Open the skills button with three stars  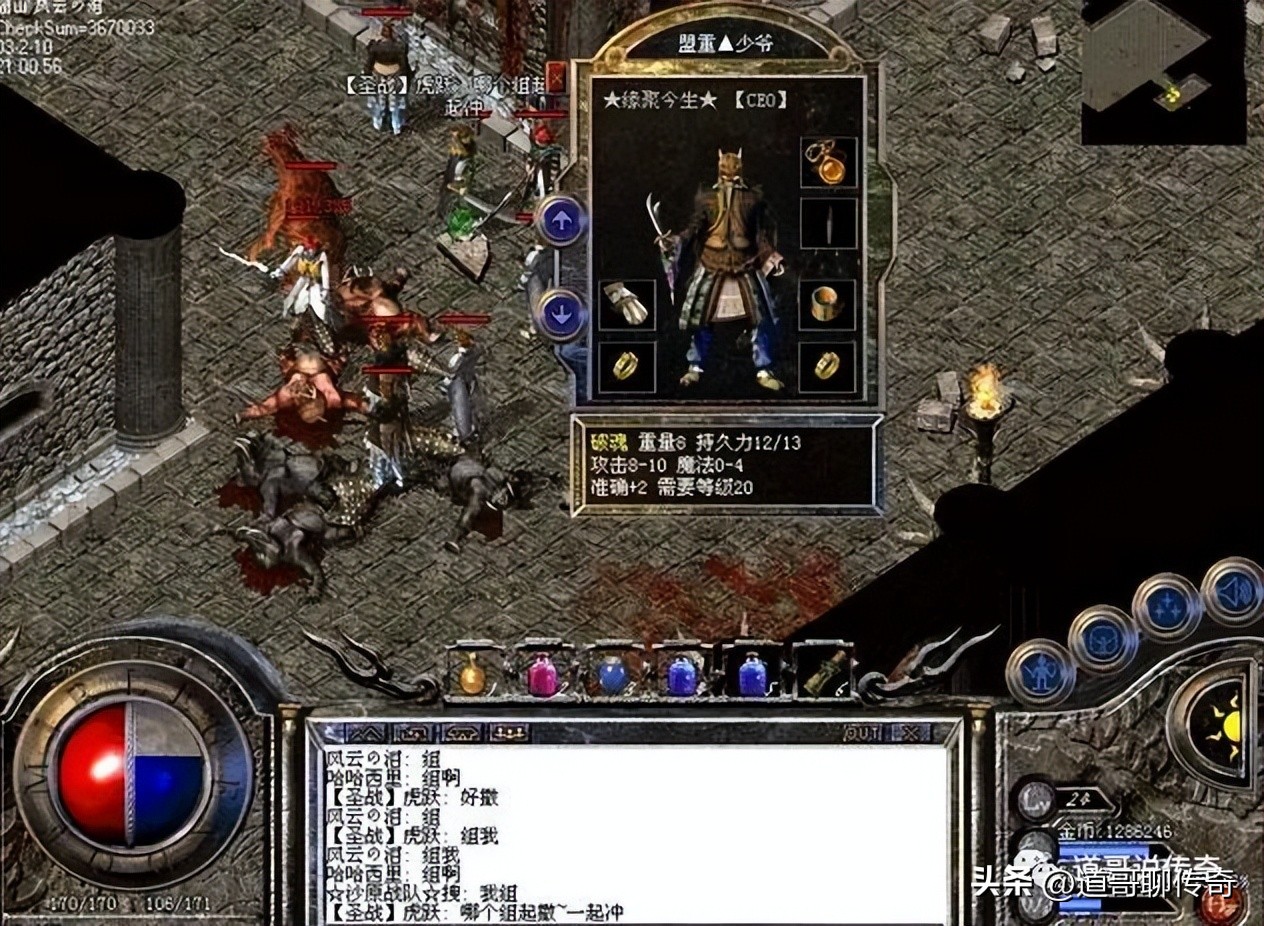1167,607
